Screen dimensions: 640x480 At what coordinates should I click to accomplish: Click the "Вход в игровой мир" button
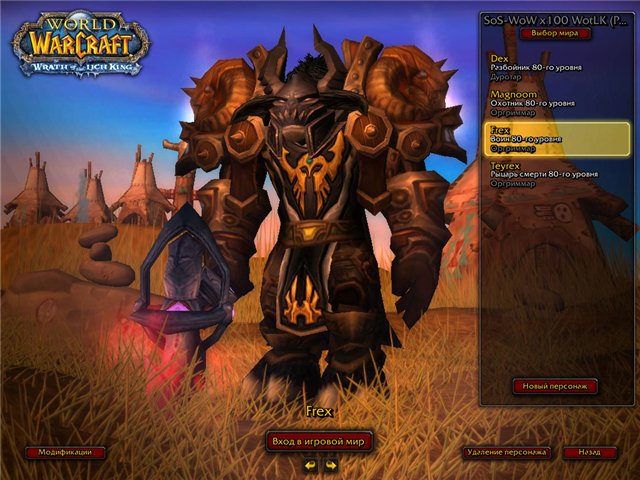click(319, 440)
